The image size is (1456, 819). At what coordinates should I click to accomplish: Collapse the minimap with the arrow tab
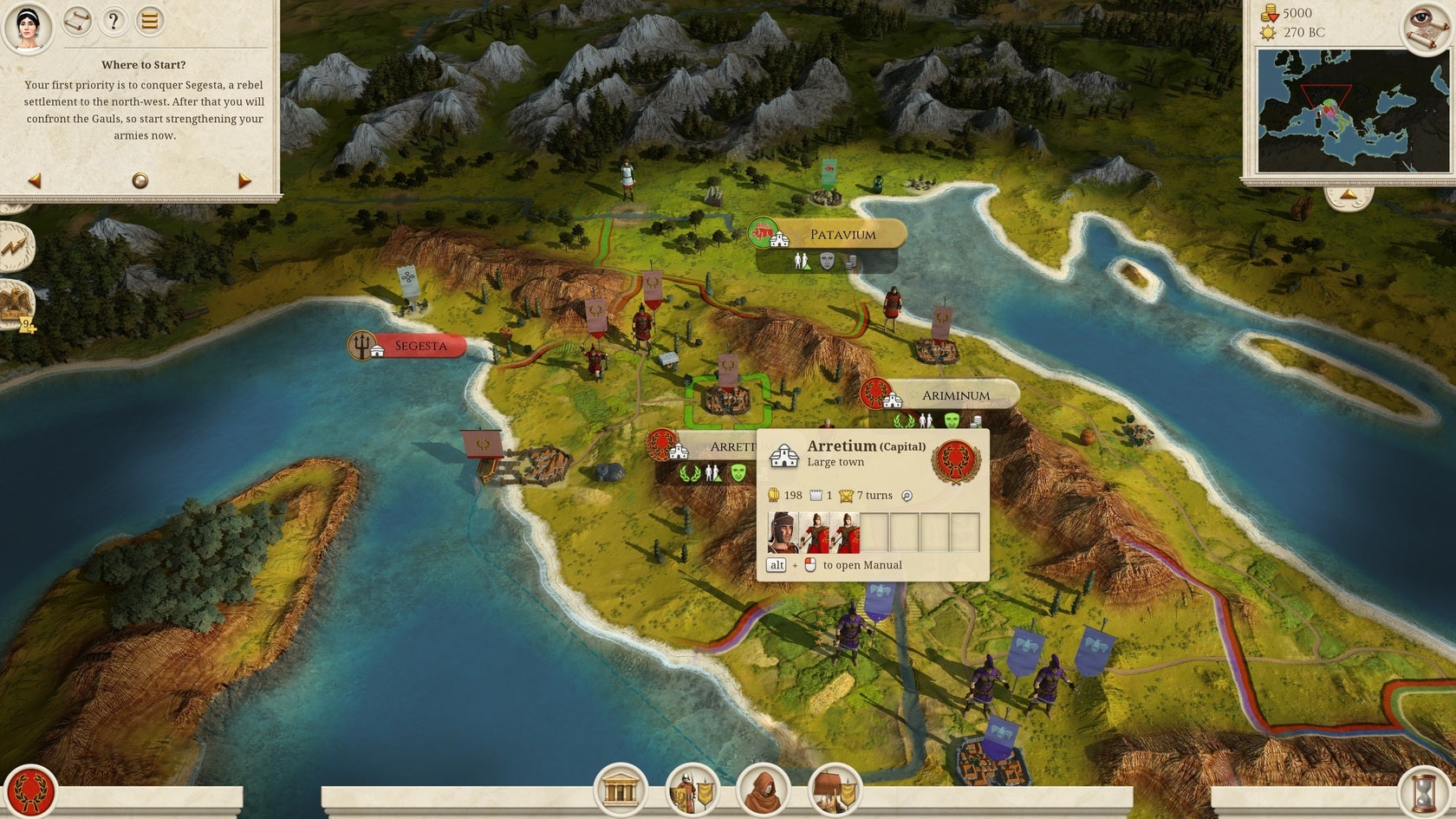1349,196
